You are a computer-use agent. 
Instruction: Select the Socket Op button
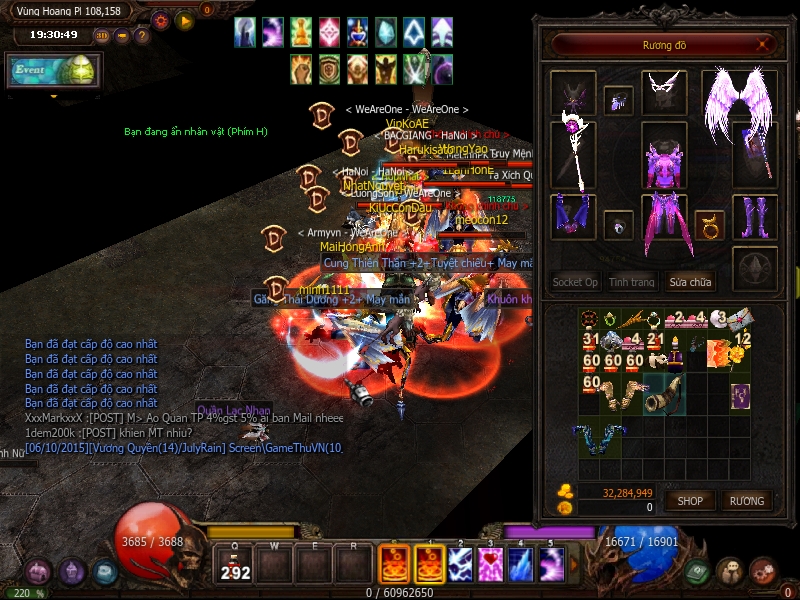click(575, 282)
